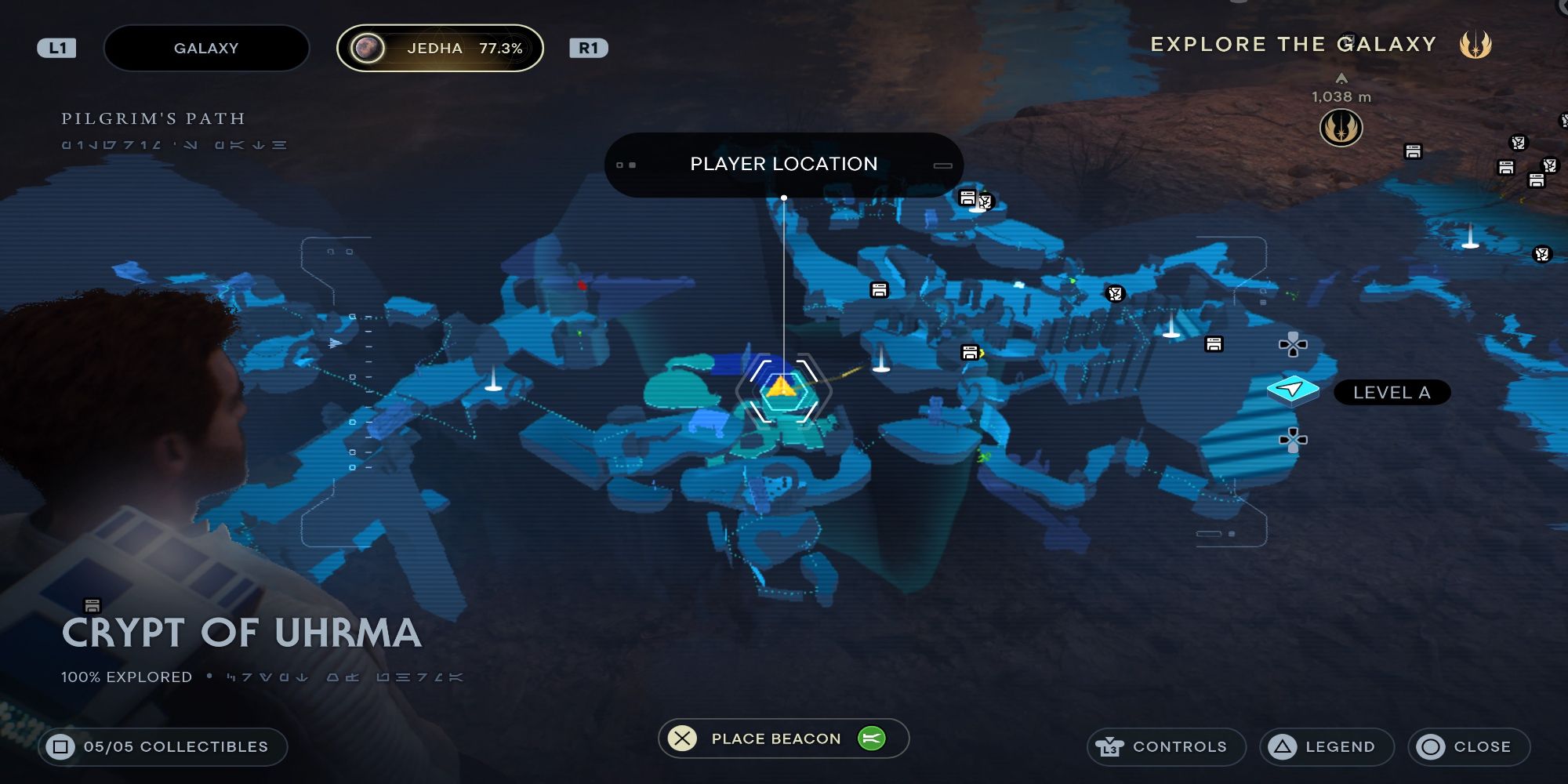1568x784 pixels.
Task: Select the Jedha planet icon in the header
Action: click(x=367, y=47)
